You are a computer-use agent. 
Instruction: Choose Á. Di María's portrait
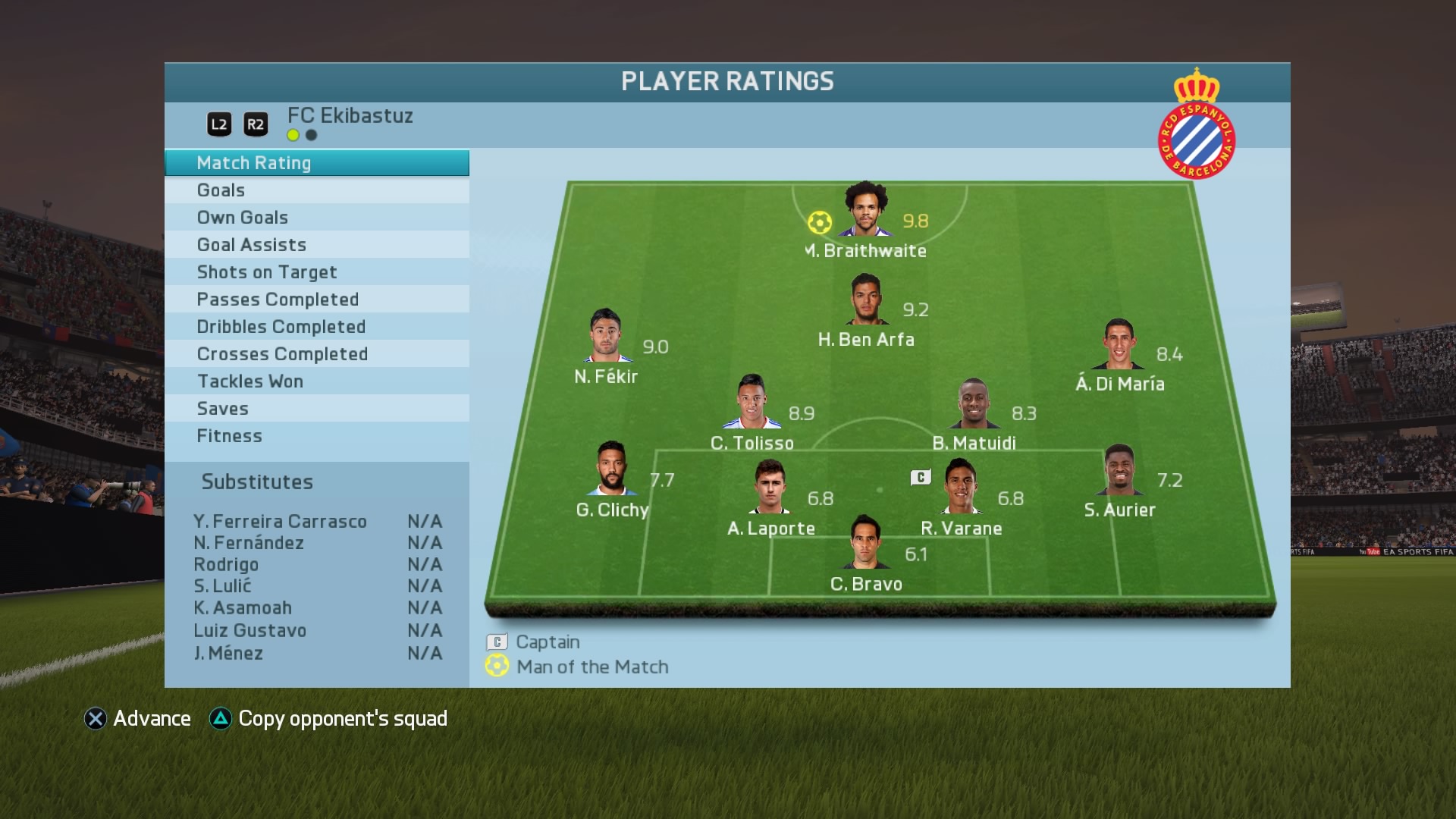tap(1119, 344)
